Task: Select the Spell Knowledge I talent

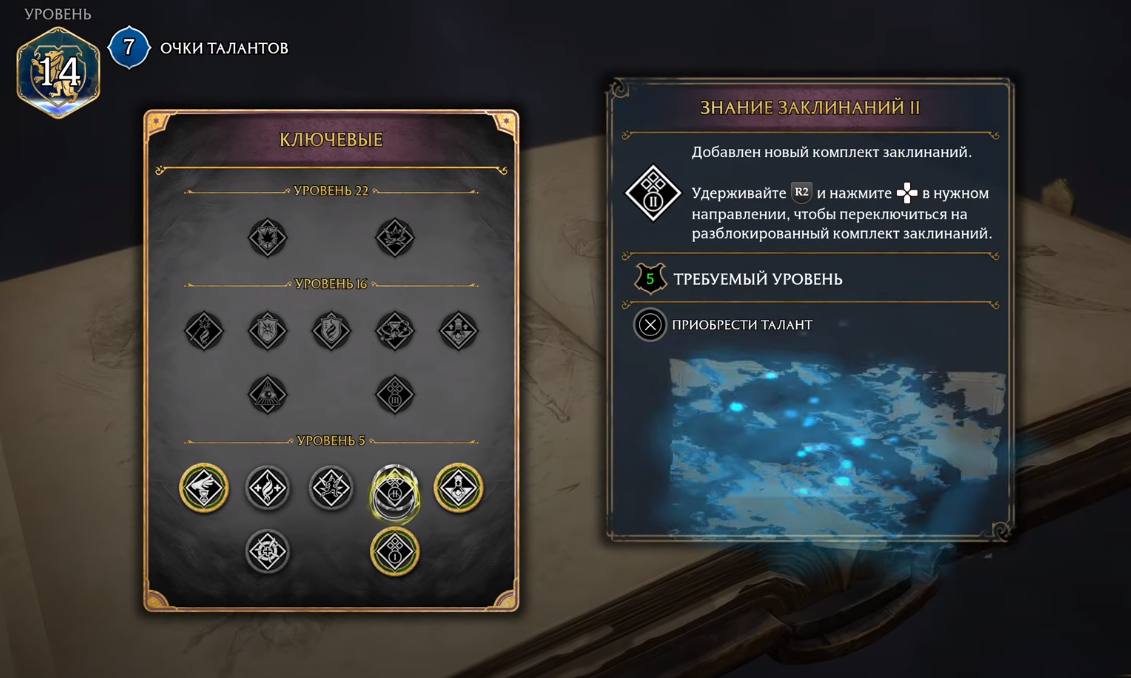Action: (x=395, y=552)
